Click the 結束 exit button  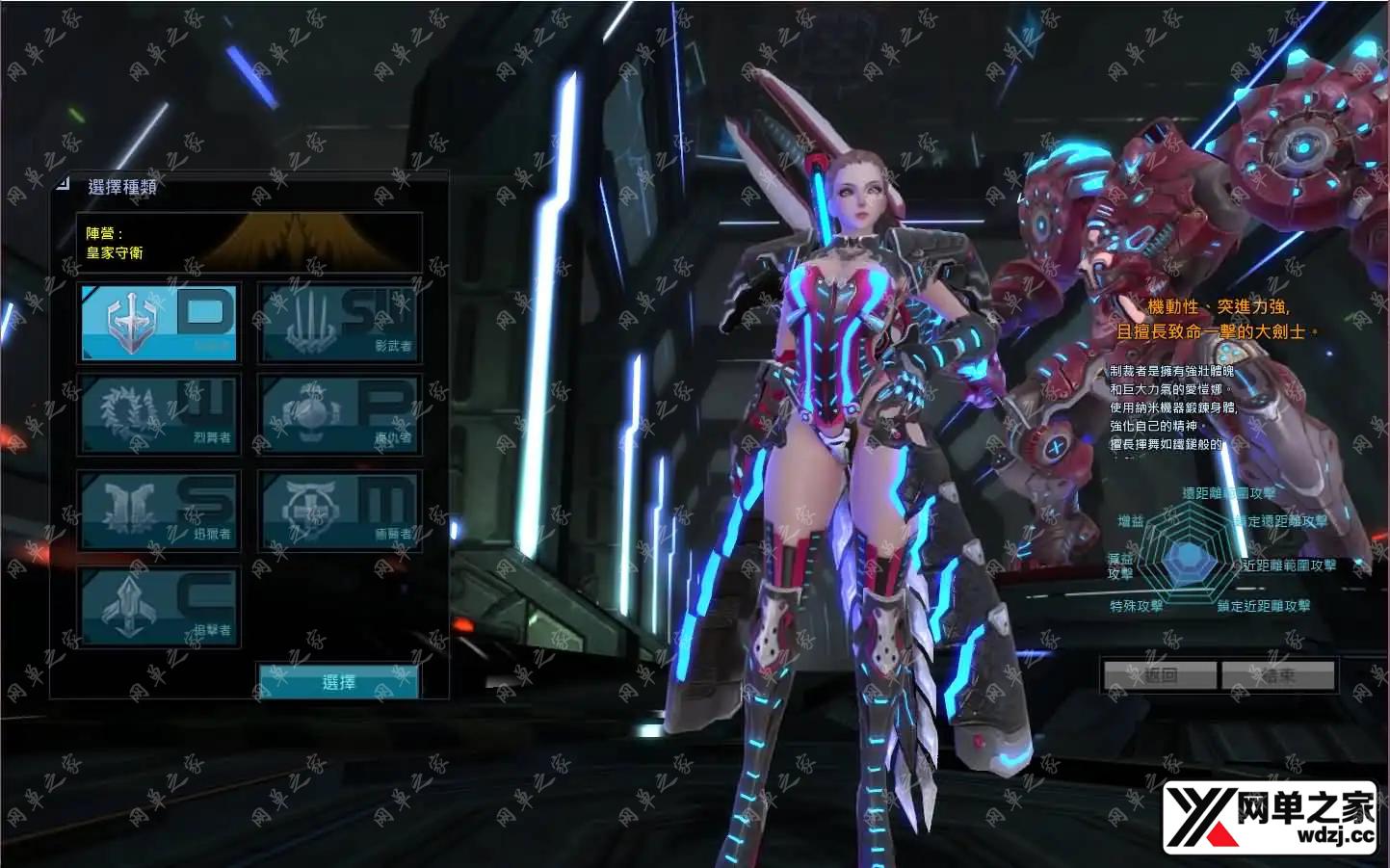tap(1278, 675)
